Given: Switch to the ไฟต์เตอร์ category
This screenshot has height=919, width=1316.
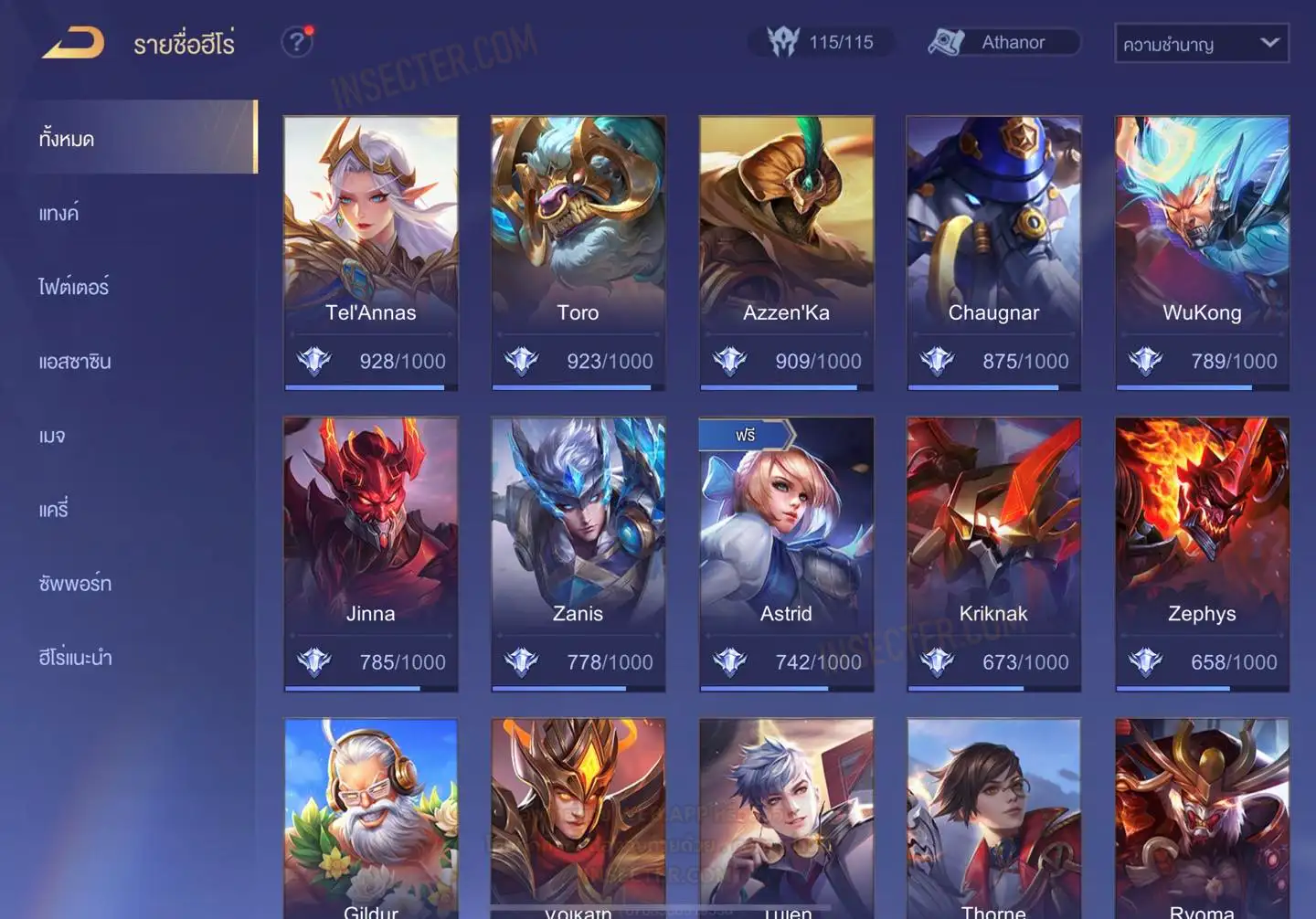Looking at the screenshot, I should tap(73, 288).
